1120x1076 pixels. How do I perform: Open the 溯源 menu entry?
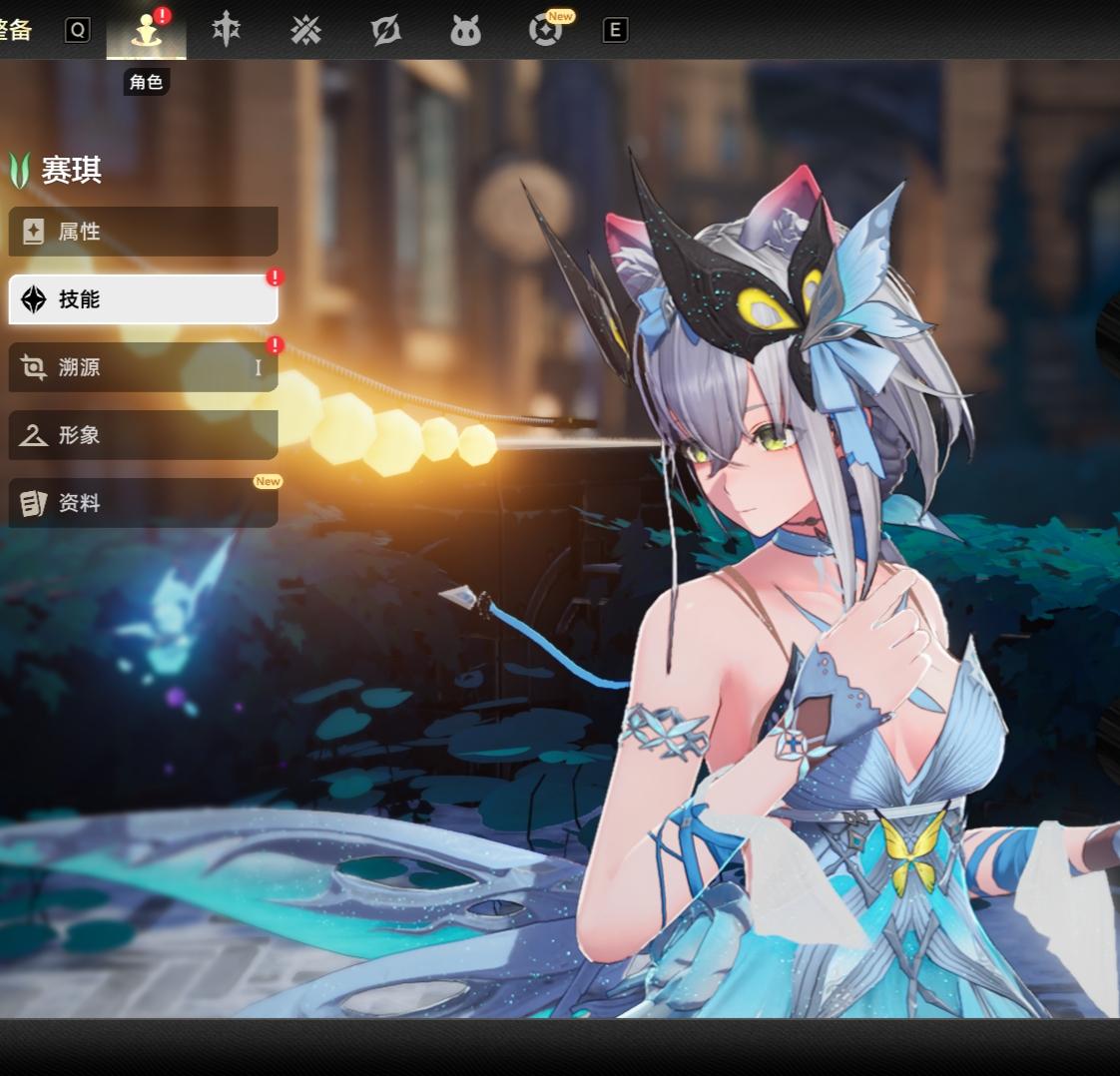pos(143,367)
